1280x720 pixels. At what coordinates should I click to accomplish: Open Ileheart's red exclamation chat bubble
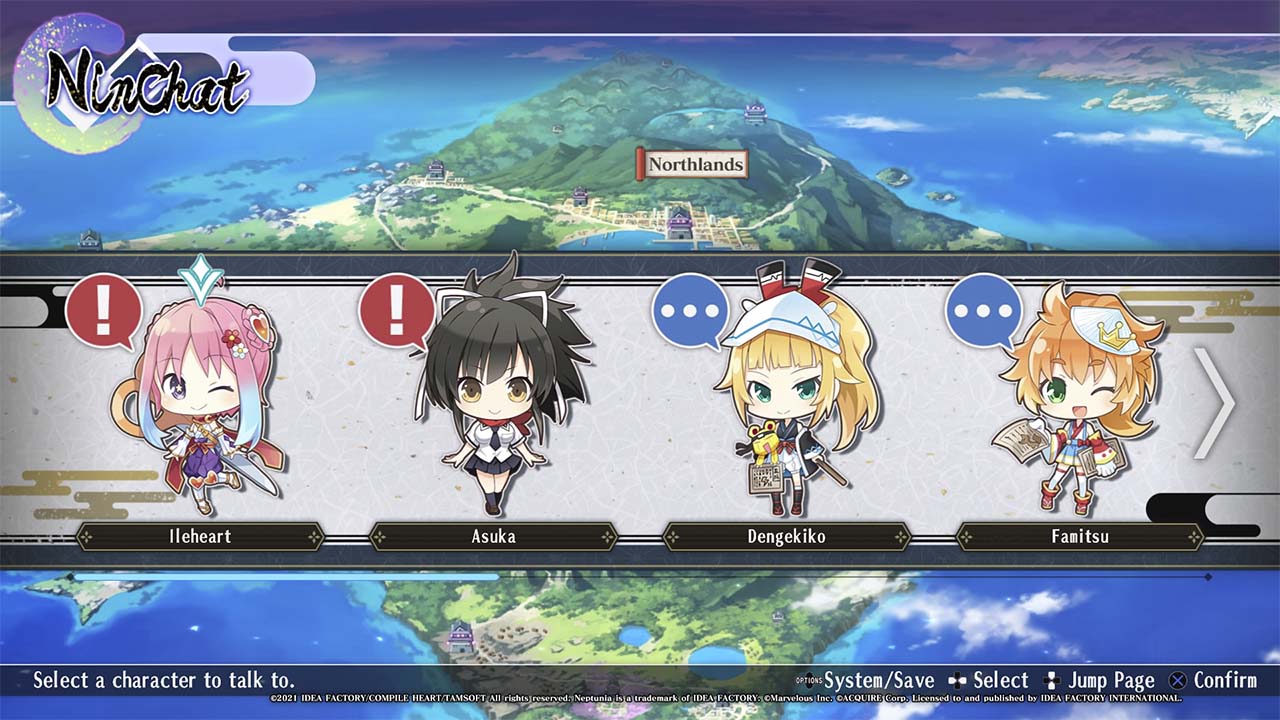pyautogui.click(x=103, y=311)
